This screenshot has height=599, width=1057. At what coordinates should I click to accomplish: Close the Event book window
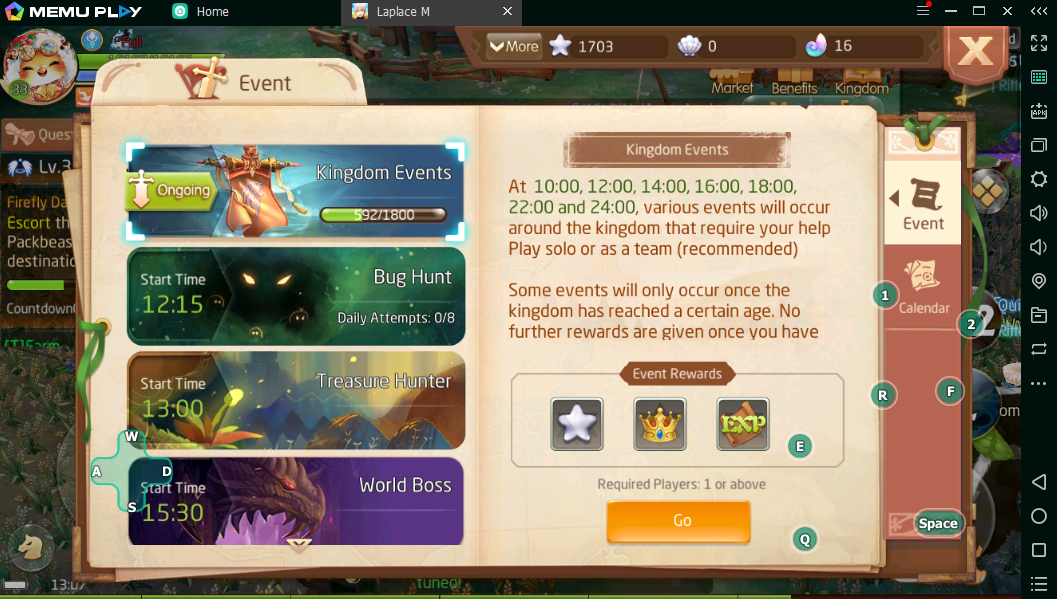pyautogui.click(x=975, y=52)
